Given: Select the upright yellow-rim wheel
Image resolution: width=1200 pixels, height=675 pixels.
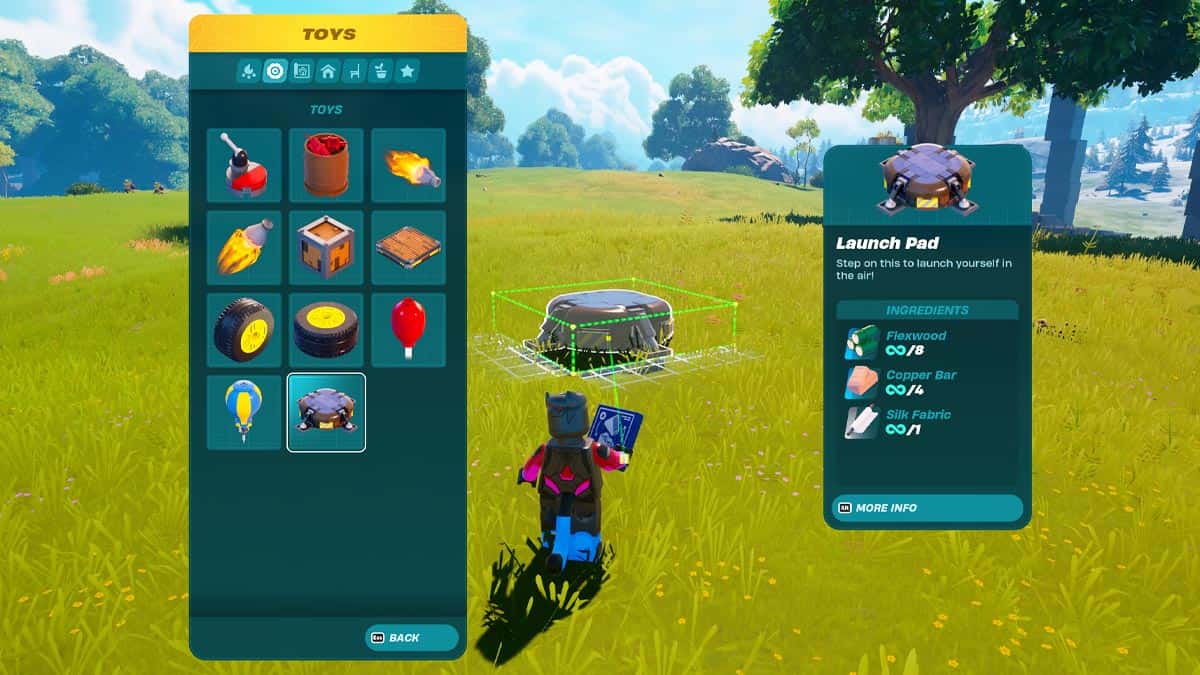Looking at the screenshot, I should tap(244, 330).
